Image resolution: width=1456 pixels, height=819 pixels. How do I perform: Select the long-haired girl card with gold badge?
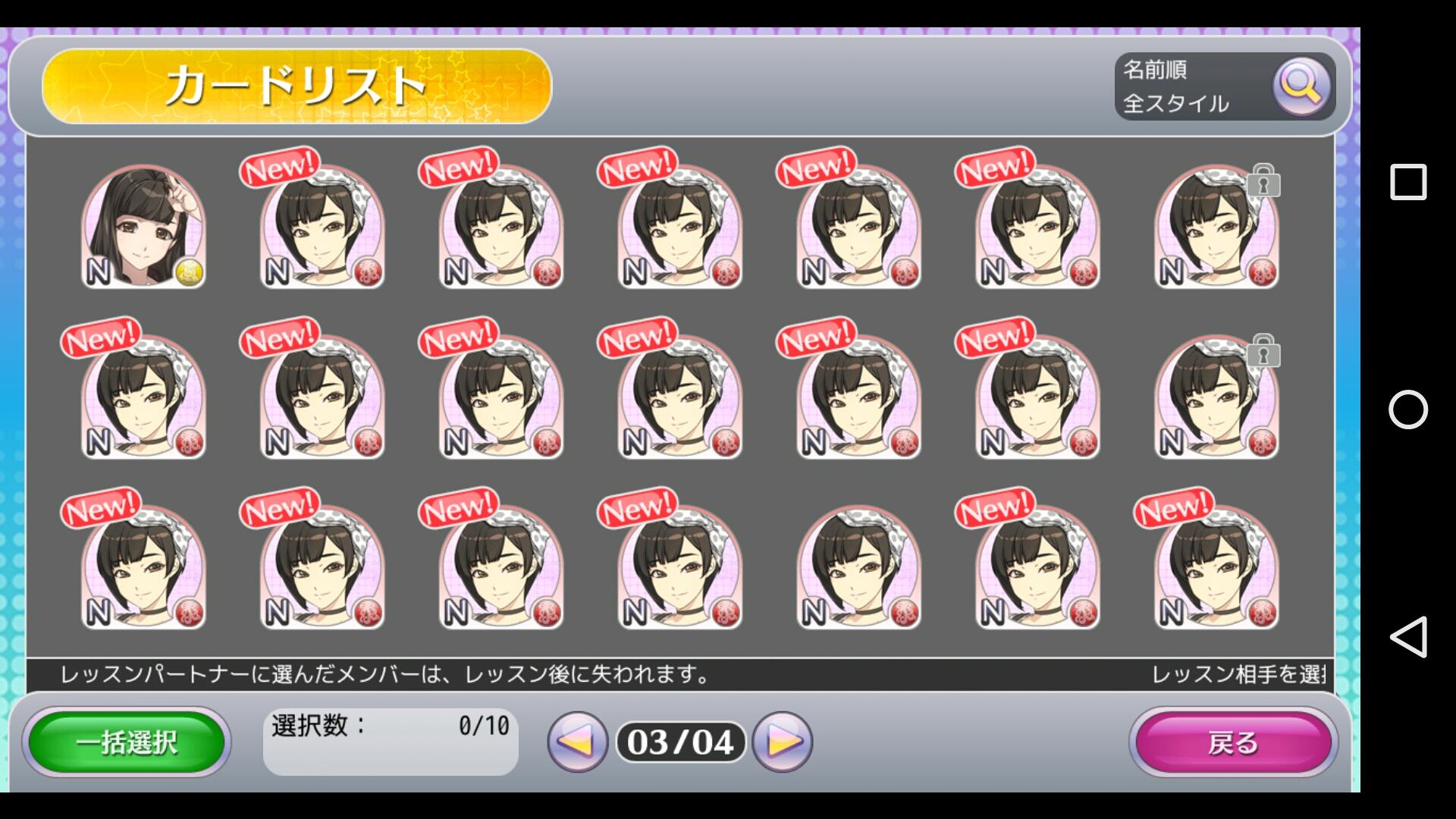143,227
